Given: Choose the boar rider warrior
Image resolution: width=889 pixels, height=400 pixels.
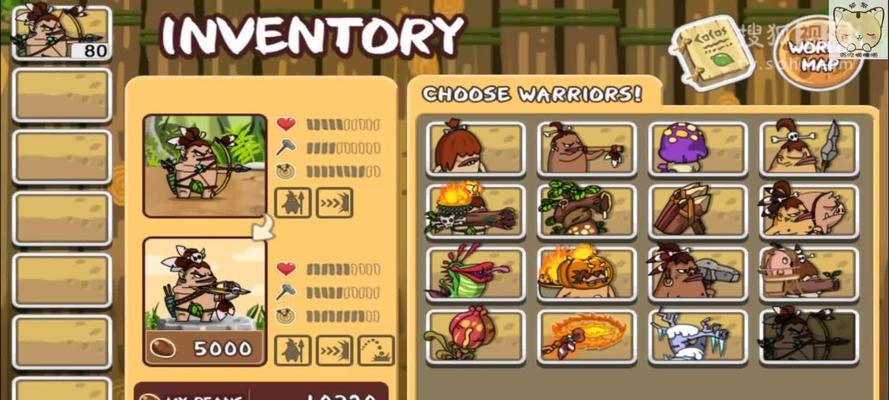Looking at the screenshot, I should pyautogui.click(x=808, y=210).
